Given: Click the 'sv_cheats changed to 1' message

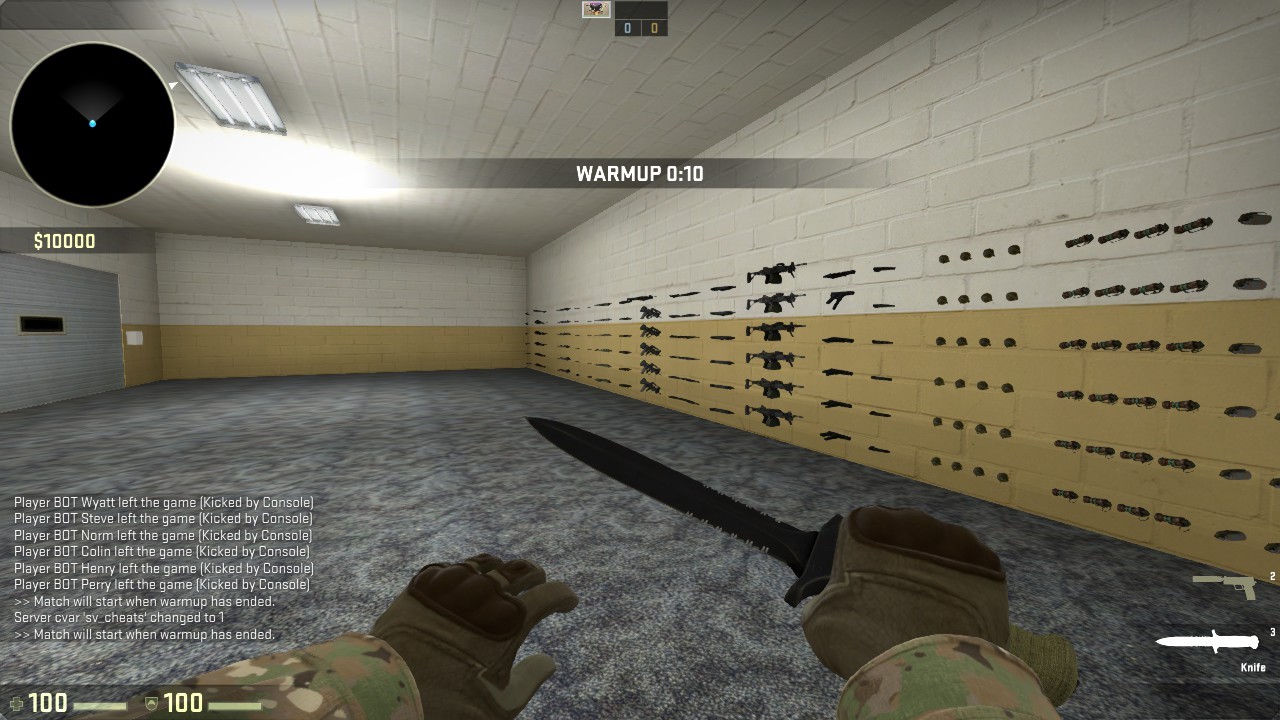Looking at the screenshot, I should (x=120, y=617).
